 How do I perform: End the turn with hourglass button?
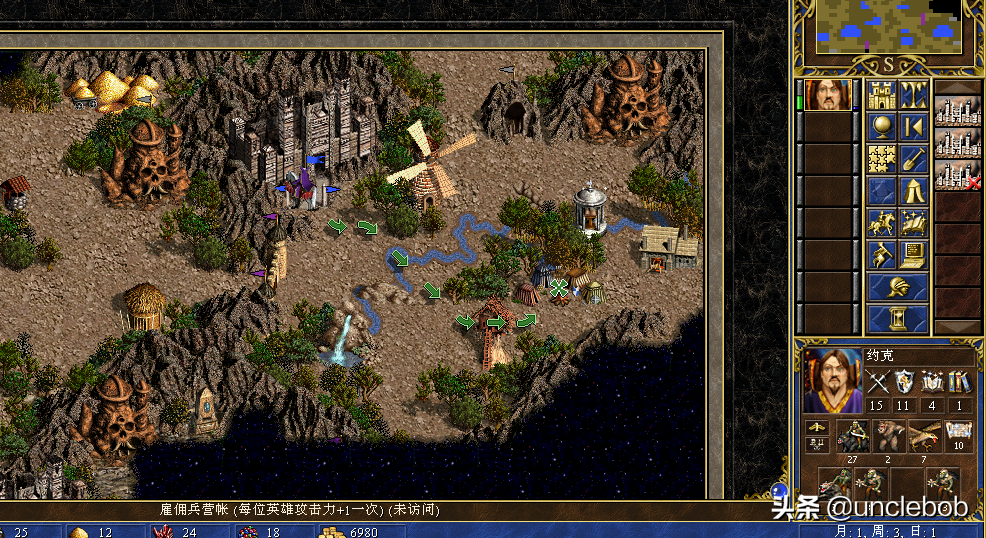click(x=897, y=318)
